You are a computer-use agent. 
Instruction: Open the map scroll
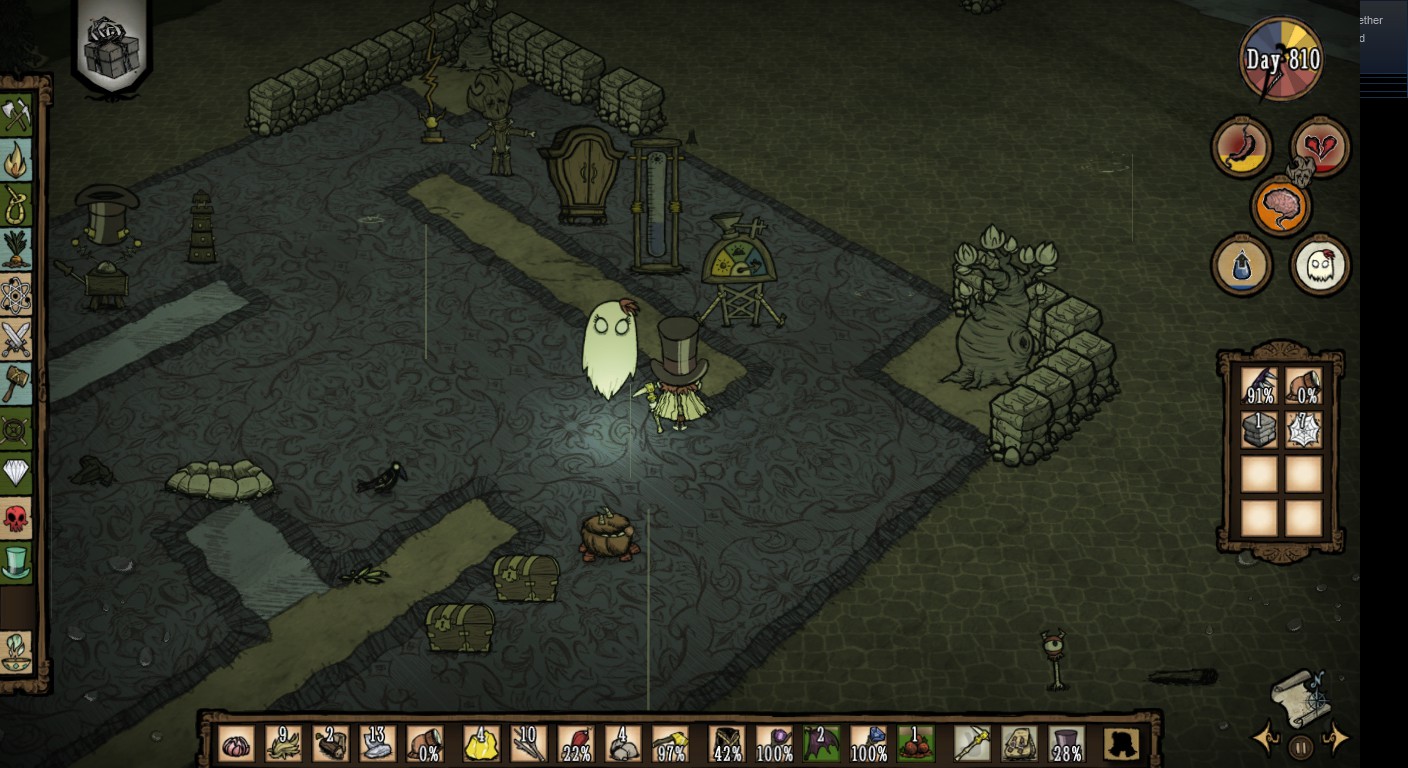[x=1300, y=695]
